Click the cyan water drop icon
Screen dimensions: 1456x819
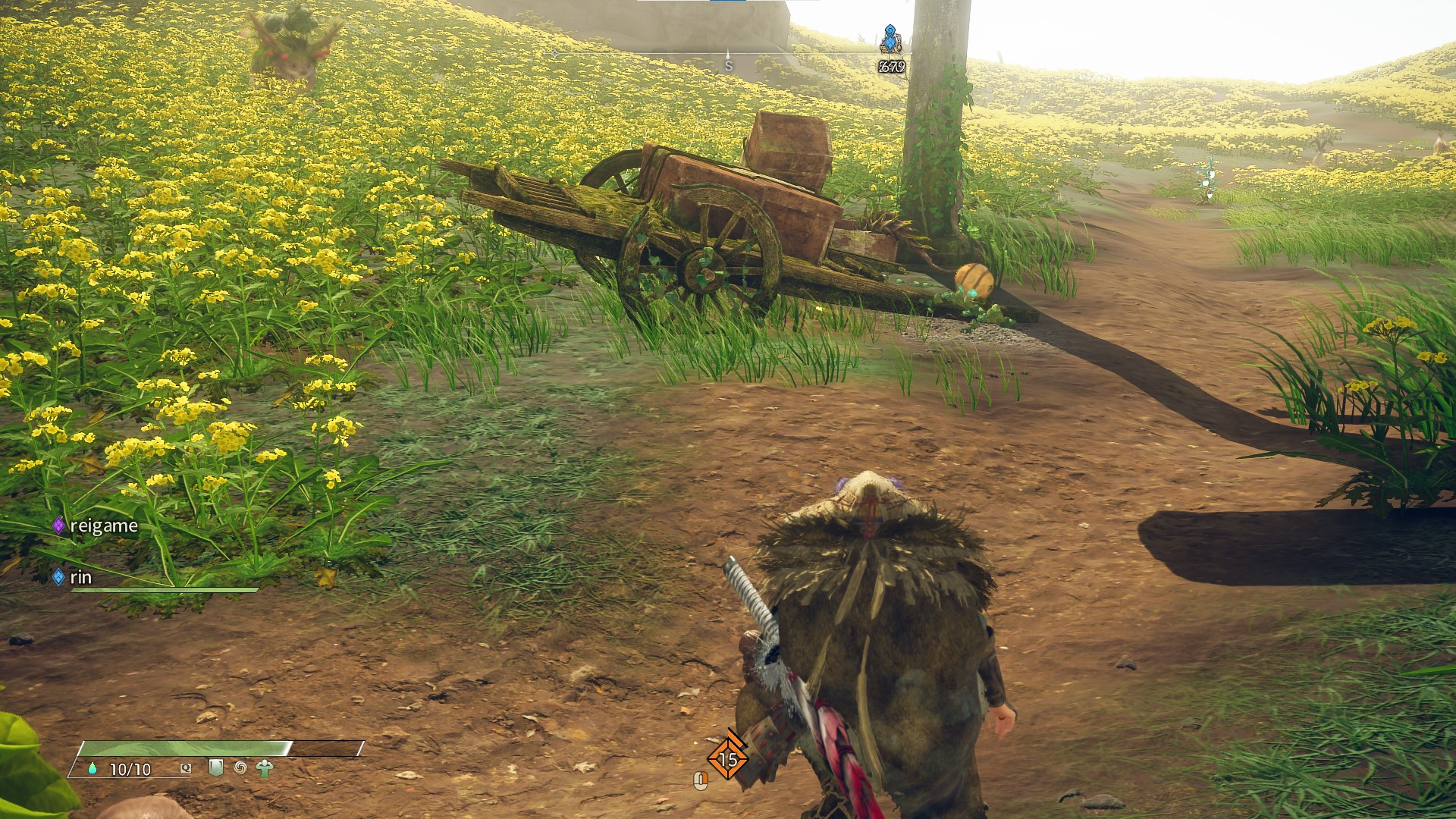point(93,768)
